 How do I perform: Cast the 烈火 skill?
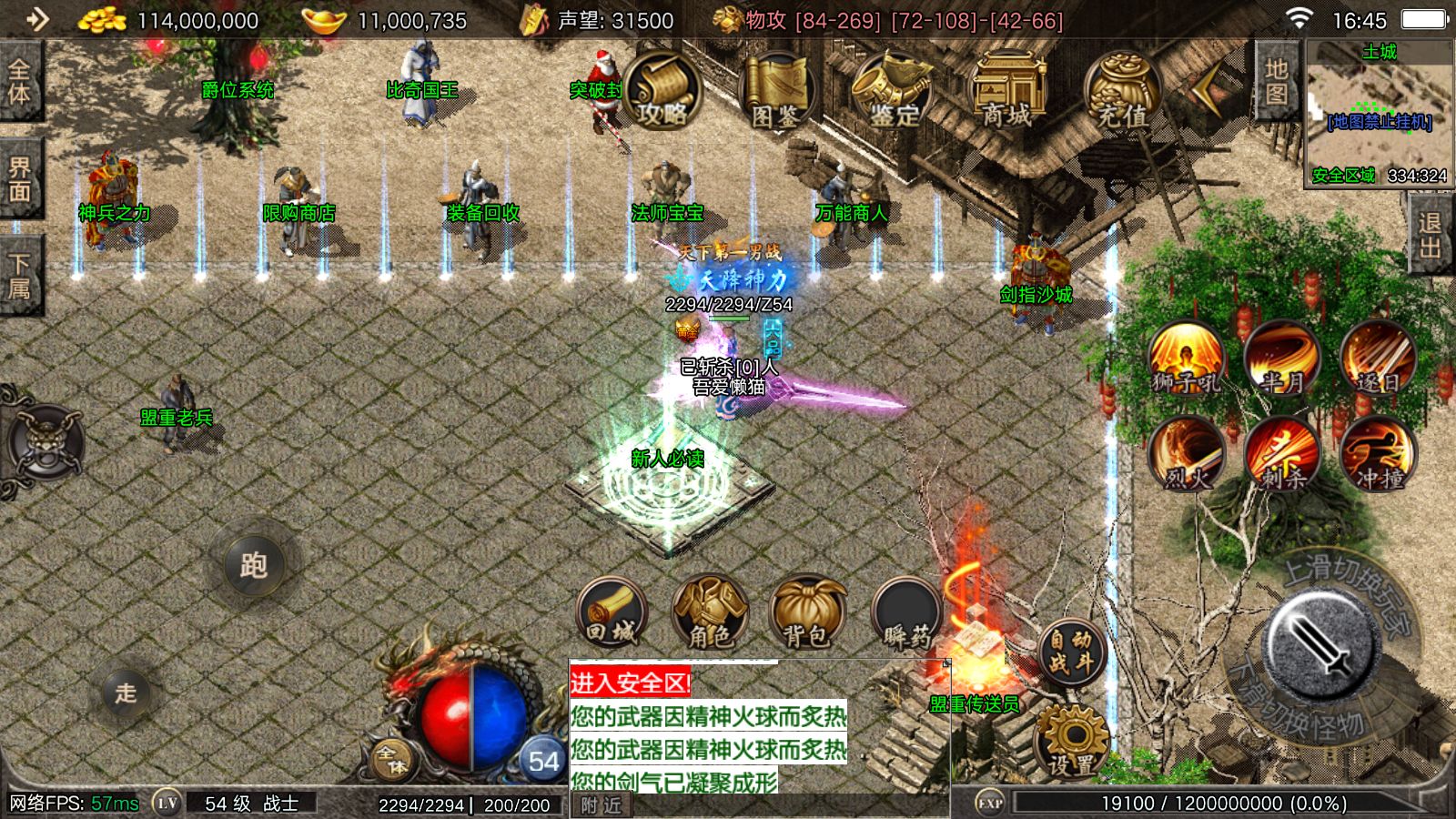pos(1187,454)
